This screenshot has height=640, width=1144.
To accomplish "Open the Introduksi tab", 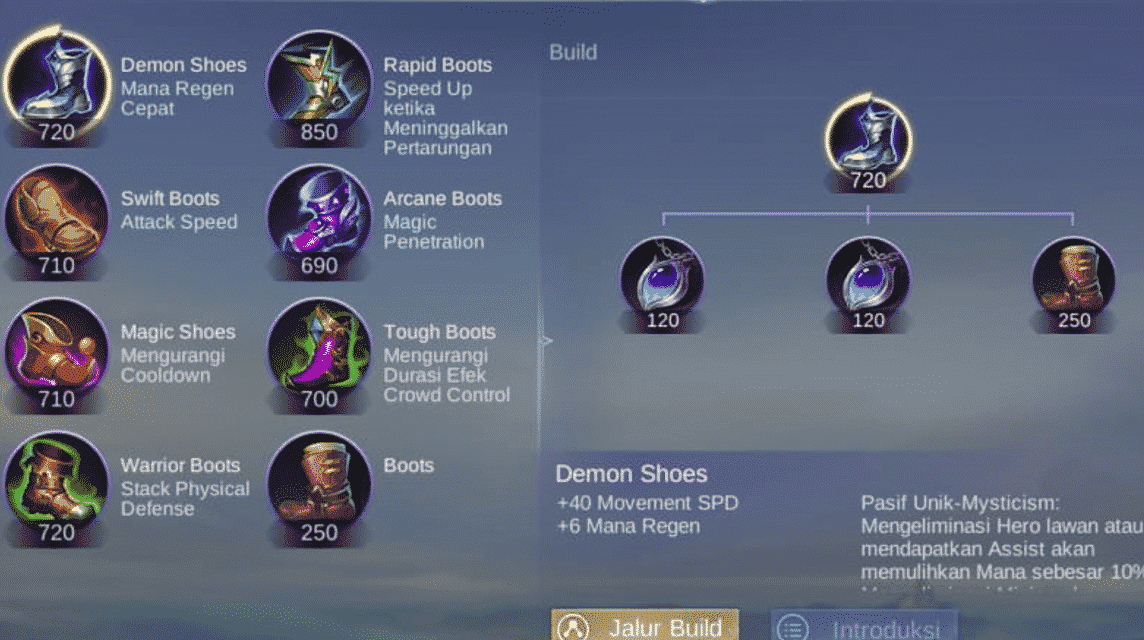I will point(864,628).
